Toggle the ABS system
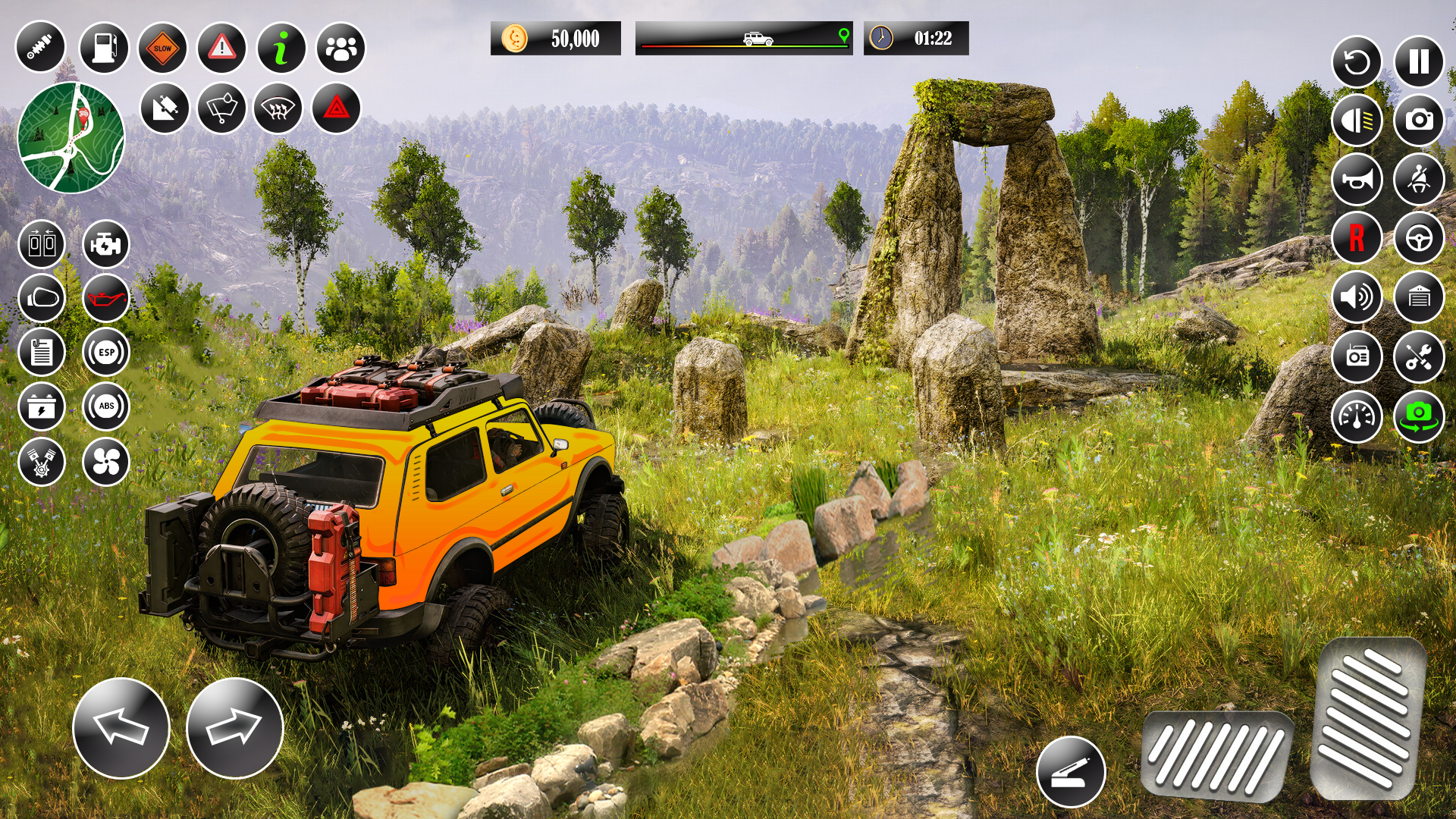The height and width of the screenshot is (819, 1456). point(107,407)
